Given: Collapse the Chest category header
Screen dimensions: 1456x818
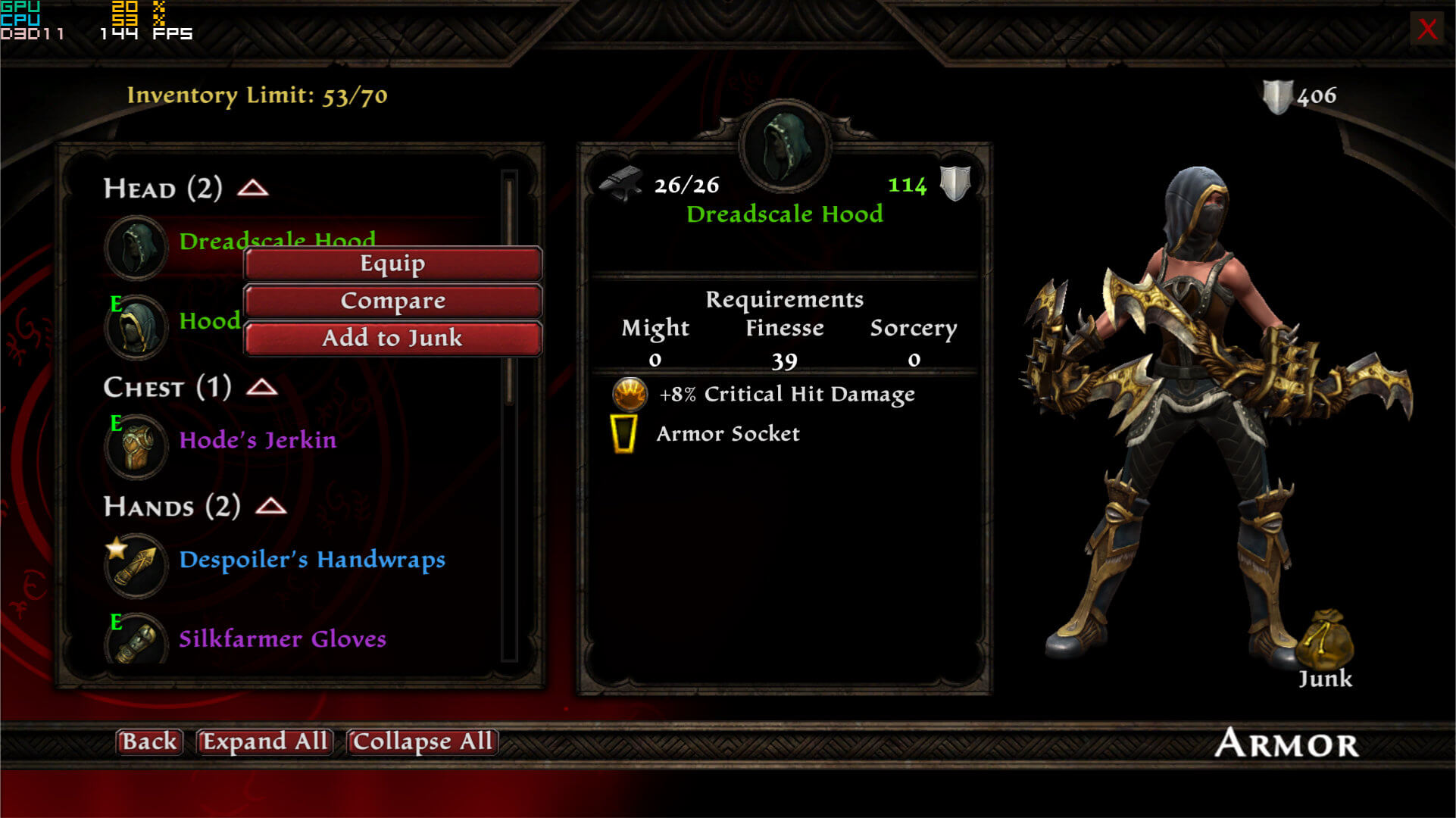Looking at the screenshot, I should (x=262, y=387).
